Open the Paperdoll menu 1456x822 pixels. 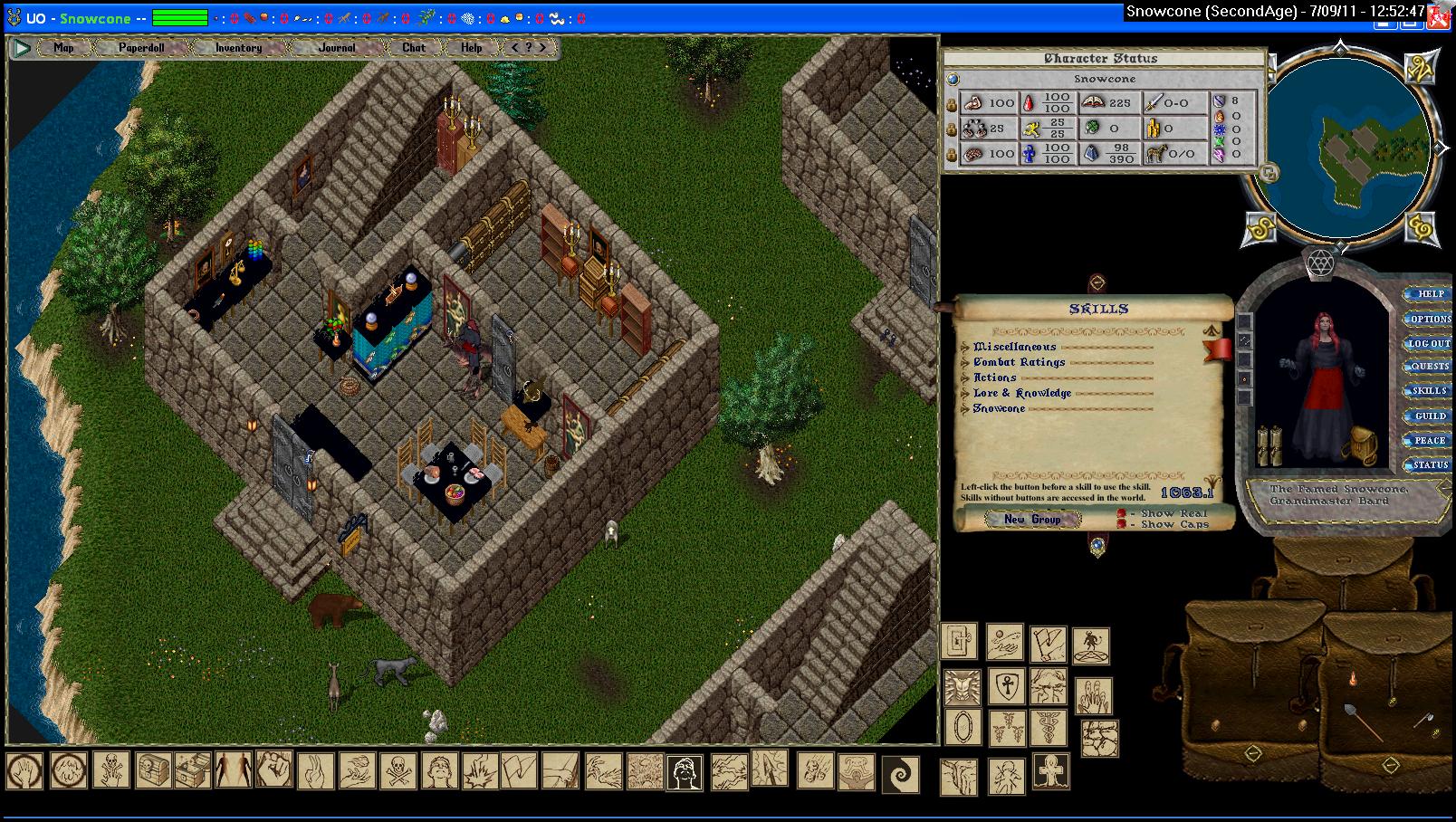point(141,47)
